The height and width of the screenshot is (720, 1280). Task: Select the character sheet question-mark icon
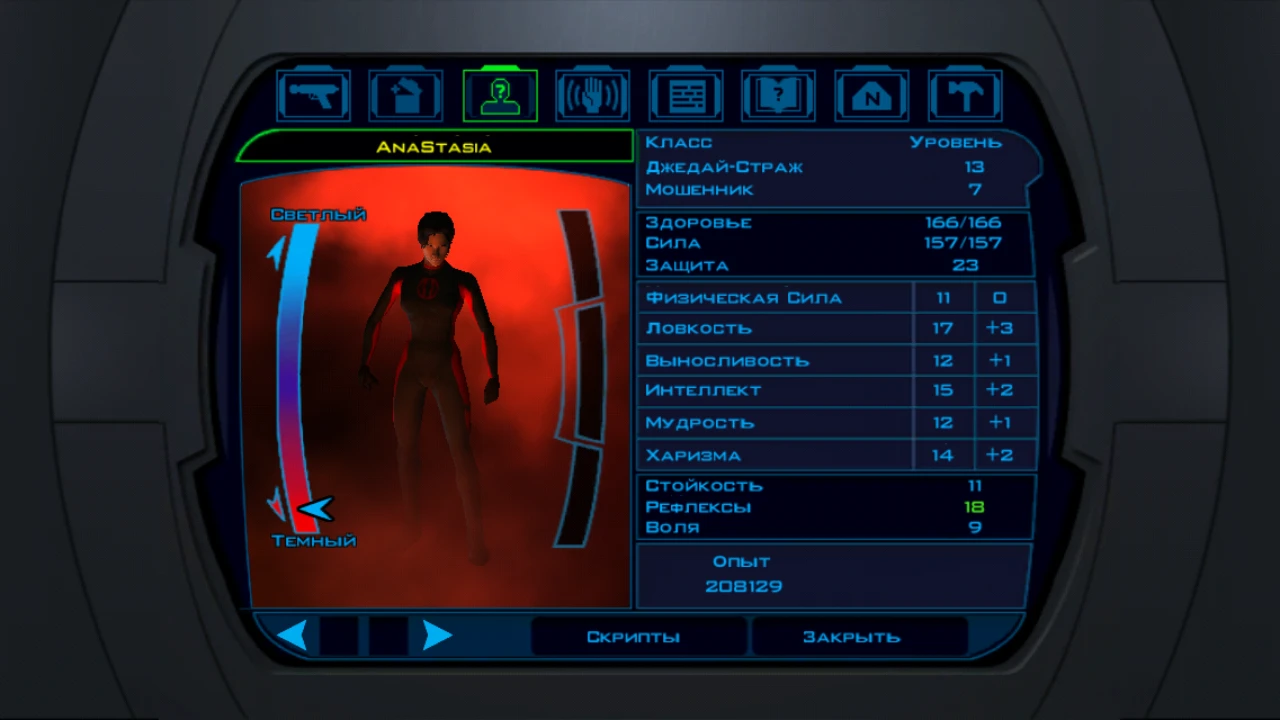coord(499,93)
